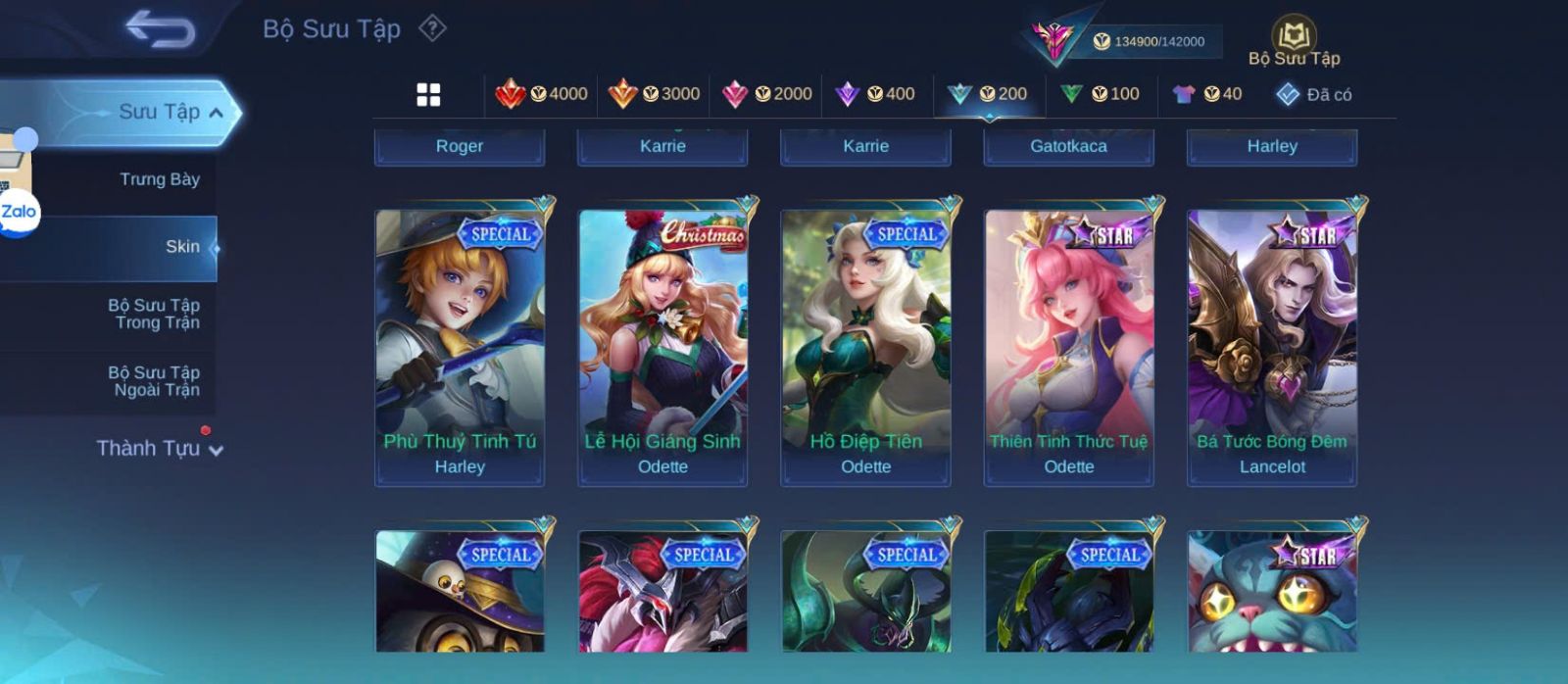Show all skins with grid filter

[x=428, y=94]
